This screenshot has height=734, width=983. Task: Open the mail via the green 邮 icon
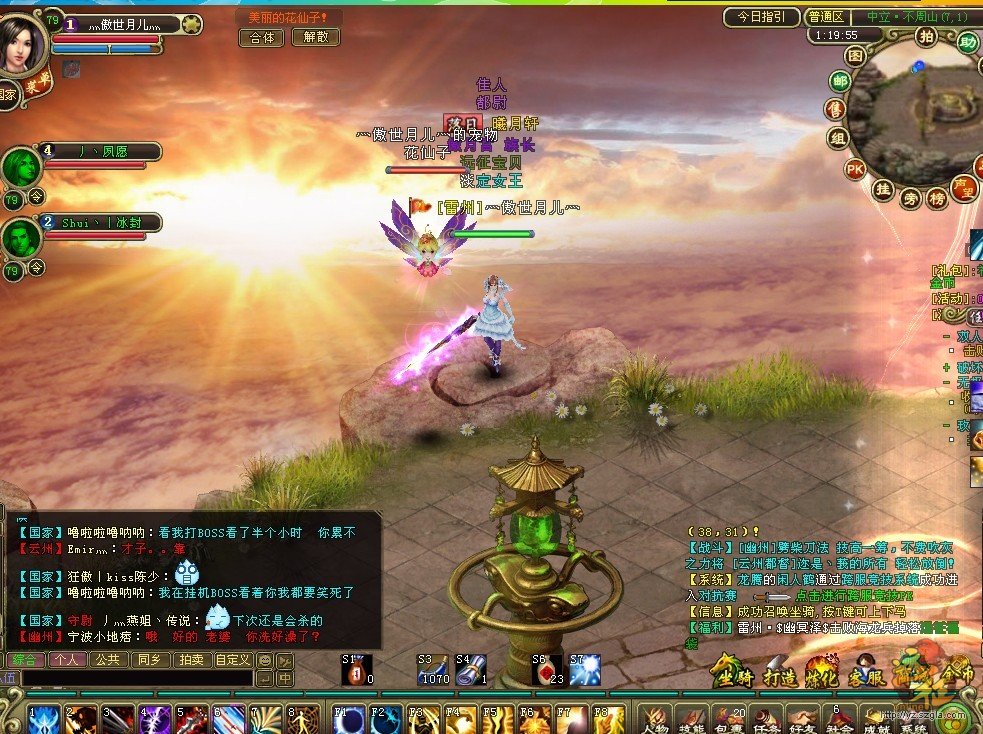[840, 82]
